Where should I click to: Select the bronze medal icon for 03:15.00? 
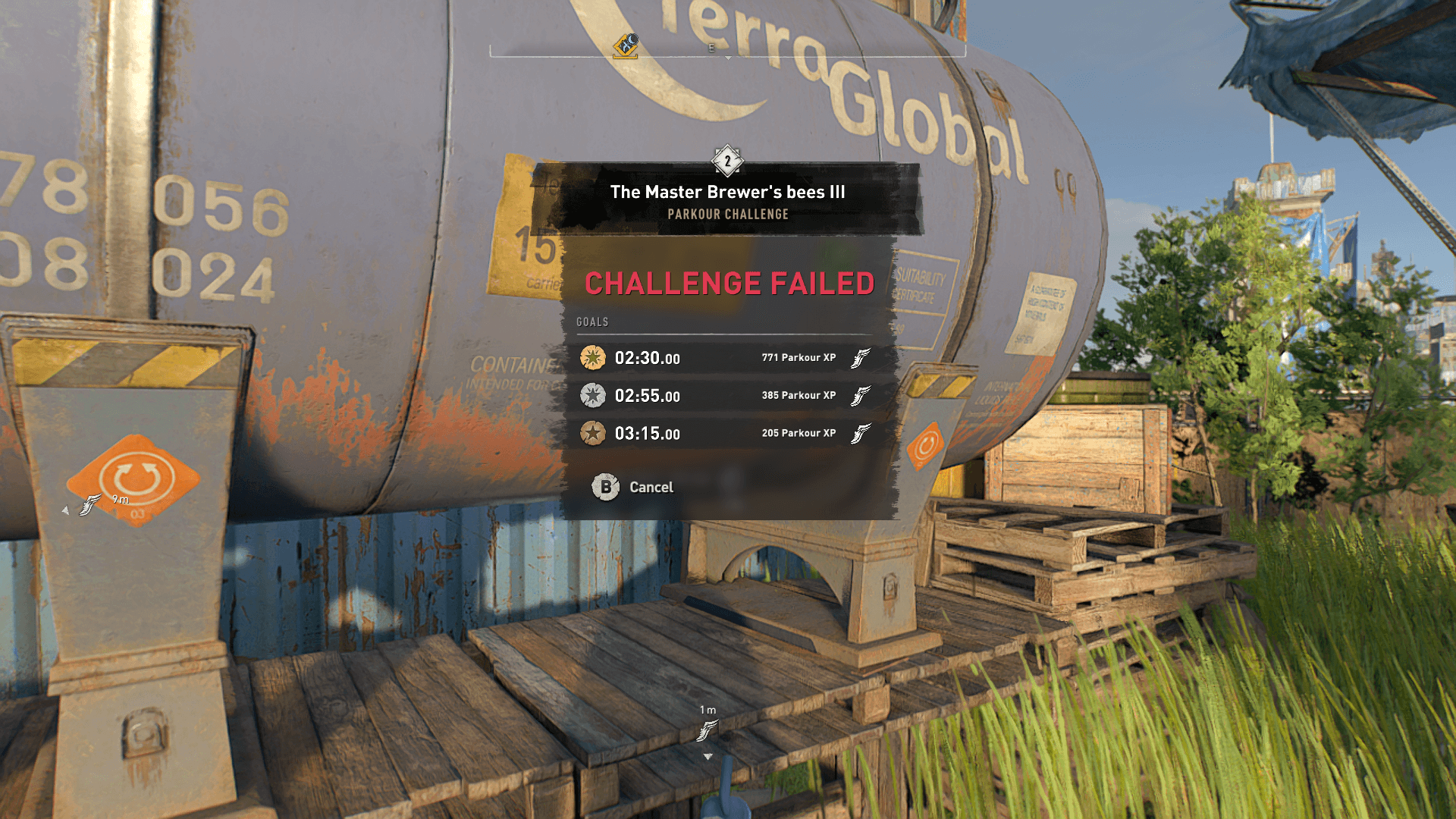tap(595, 434)
